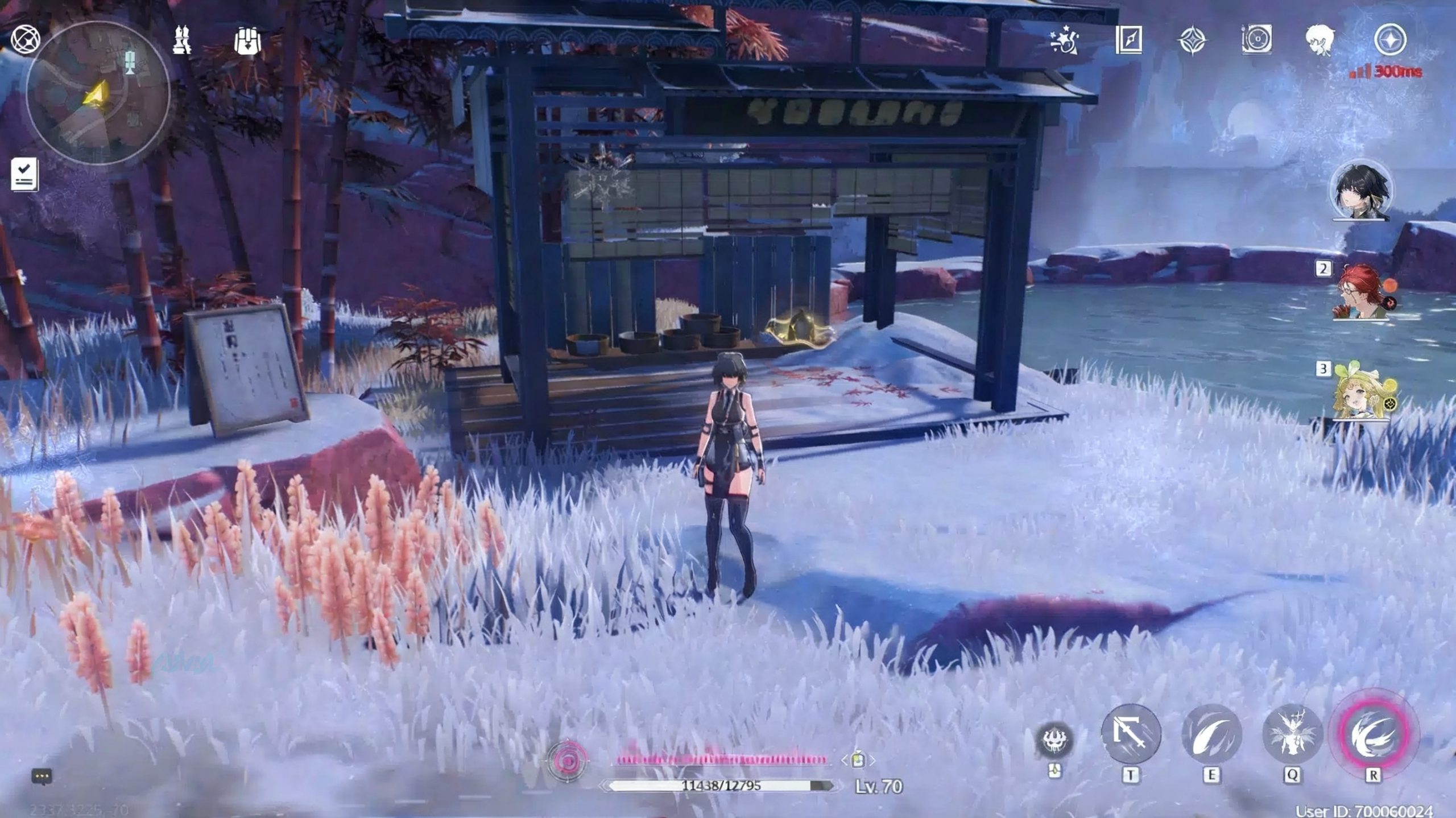
Task: Open the circular star emblem menu icon
Action: click(x=1390, y=40)
